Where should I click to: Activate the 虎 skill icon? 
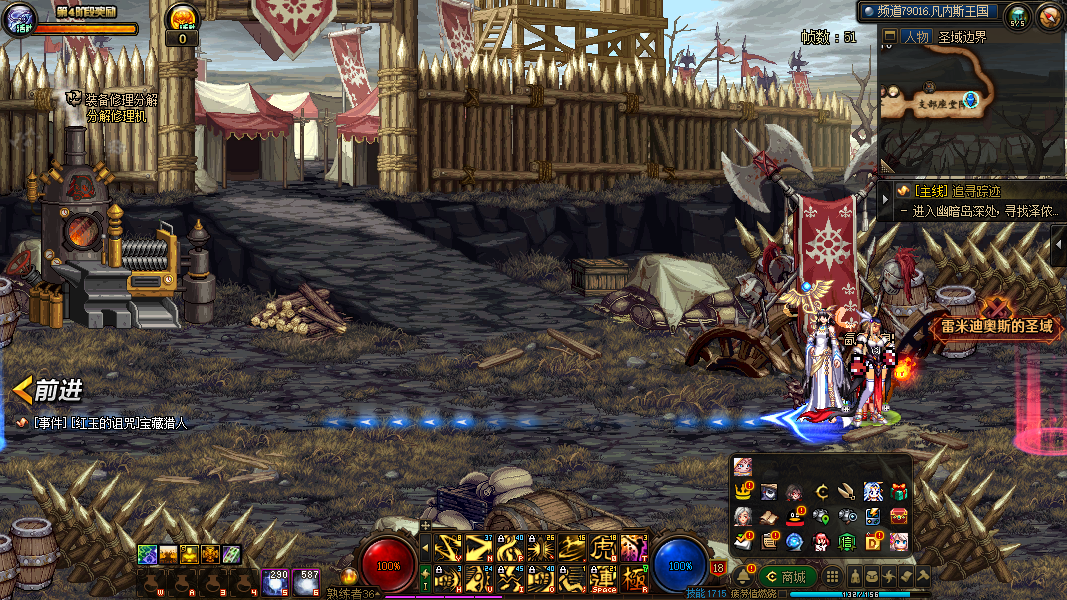pos(603,548)
